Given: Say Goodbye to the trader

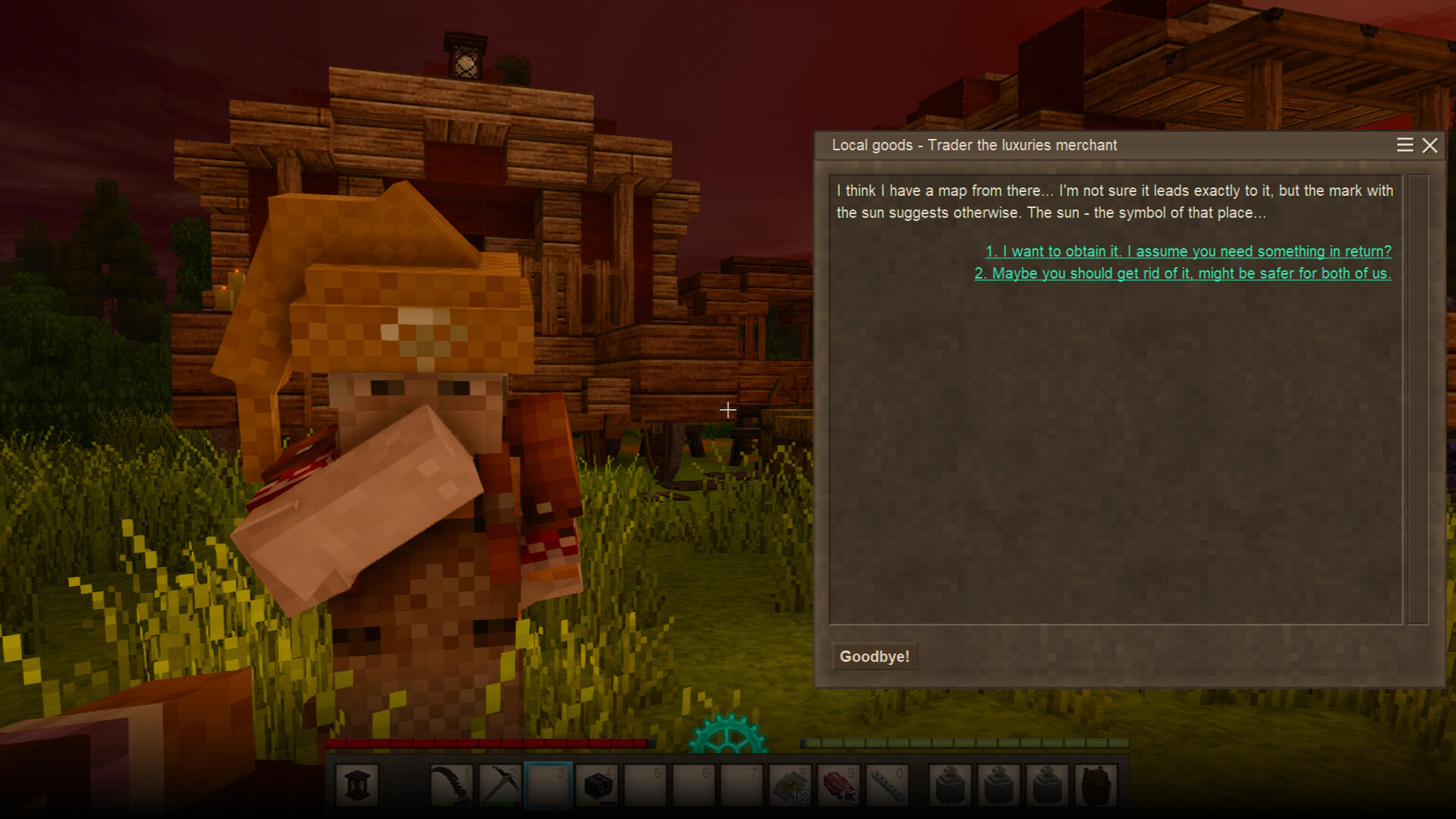Looking at the screenshot, I should coord(874,657).
